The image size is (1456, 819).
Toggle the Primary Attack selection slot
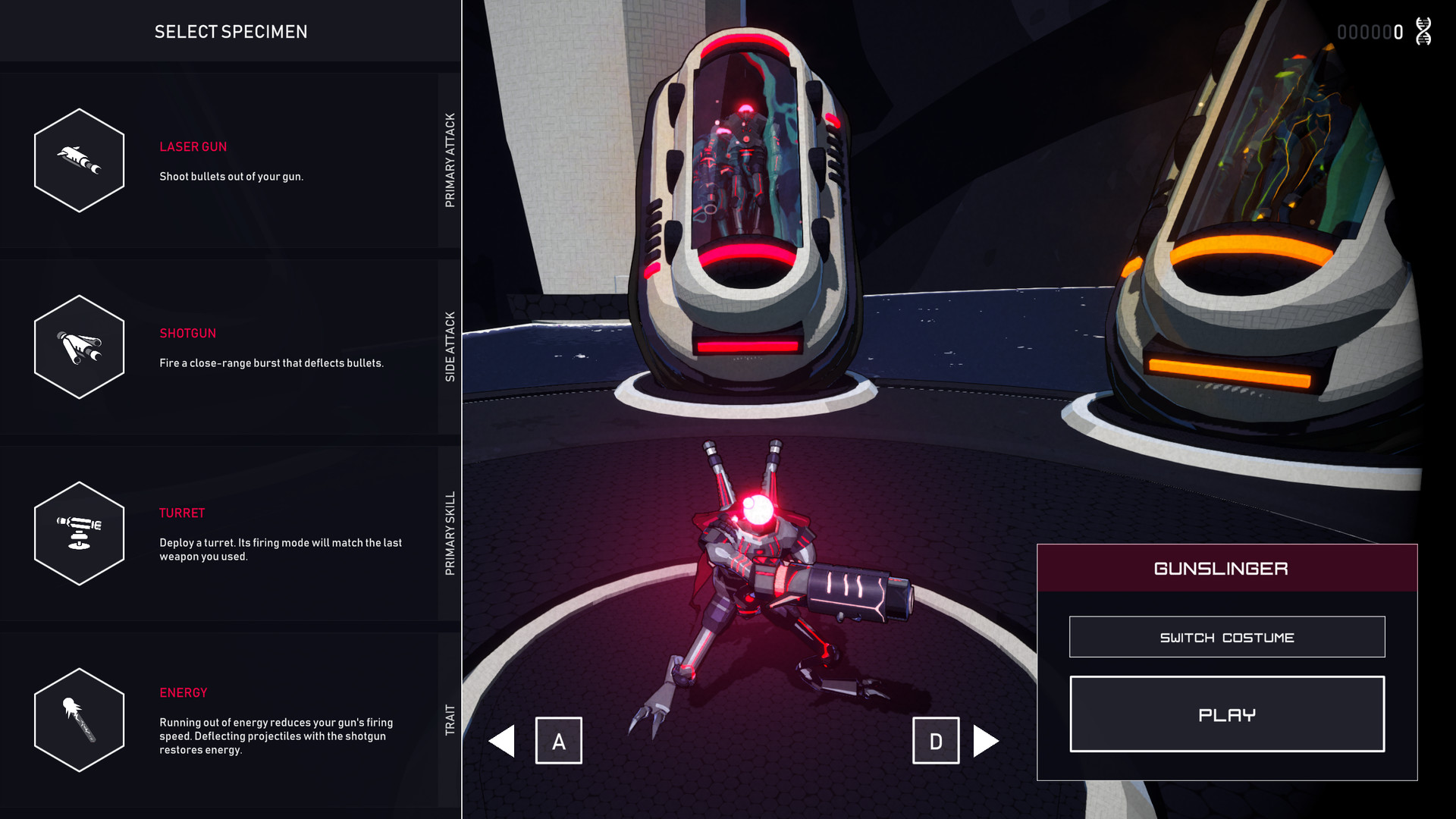[x=450, y=155]
